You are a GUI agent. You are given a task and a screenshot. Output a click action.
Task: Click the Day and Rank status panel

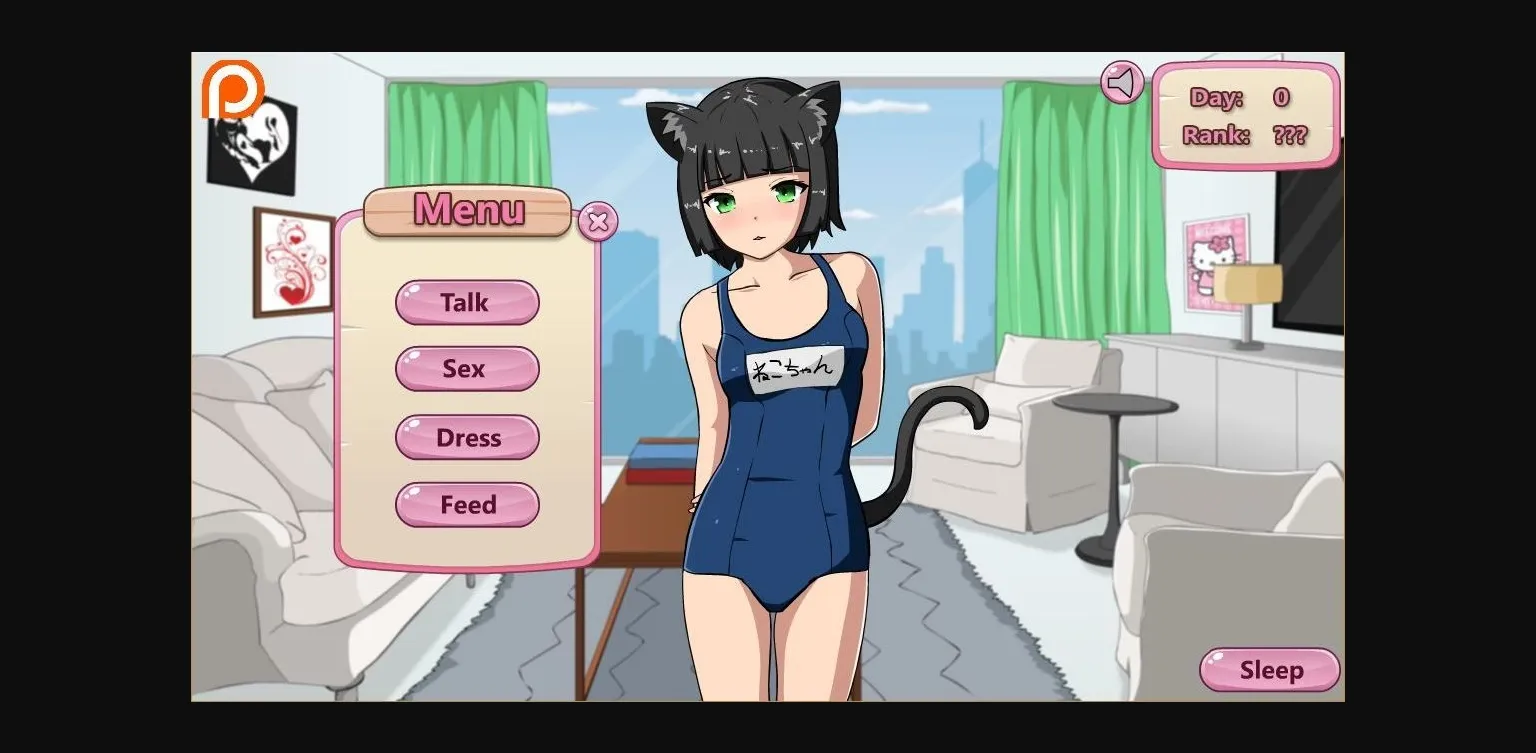(x=1246, y=116)
